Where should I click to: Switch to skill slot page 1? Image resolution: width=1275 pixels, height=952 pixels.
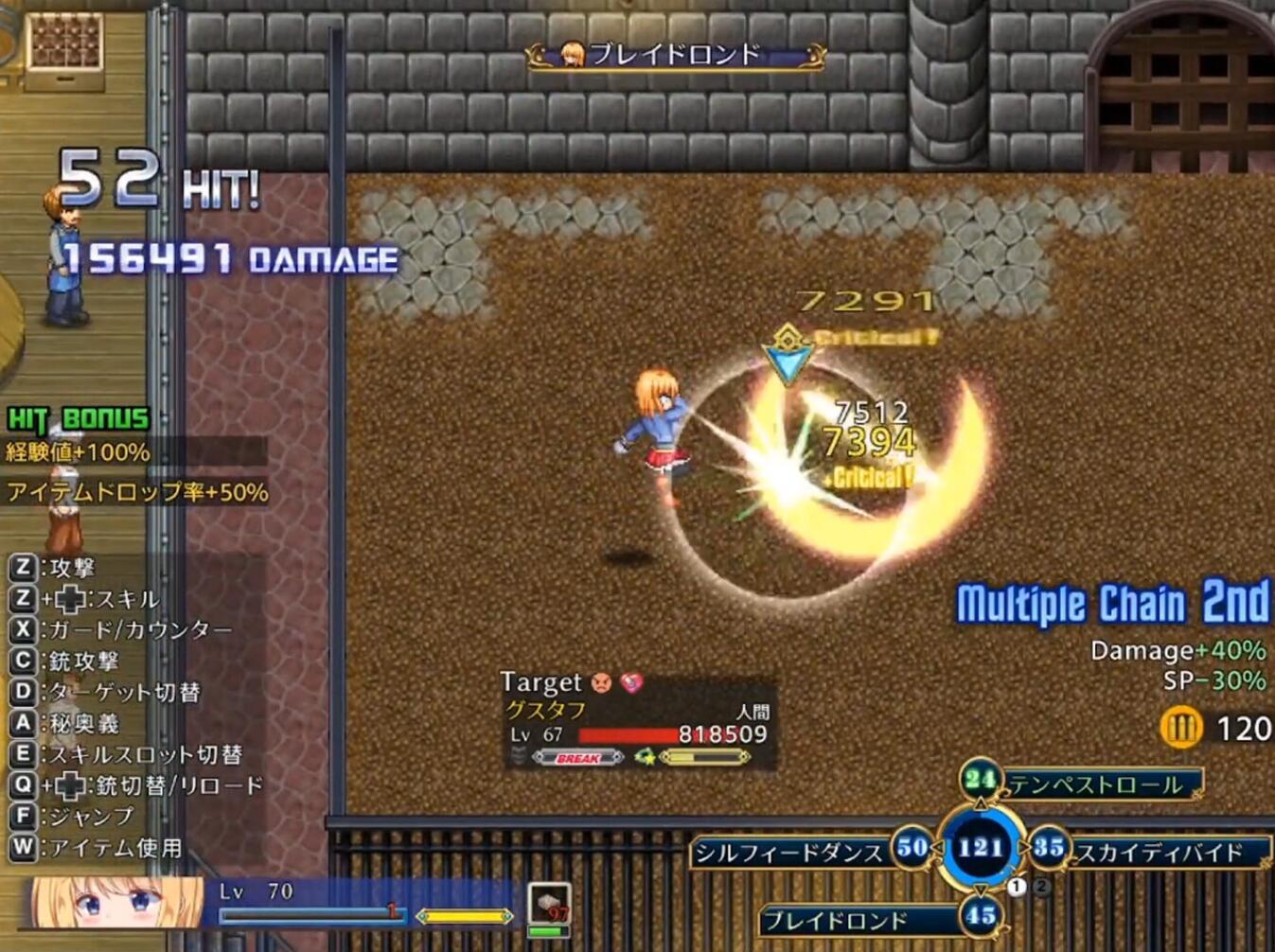coord(1016,885)
